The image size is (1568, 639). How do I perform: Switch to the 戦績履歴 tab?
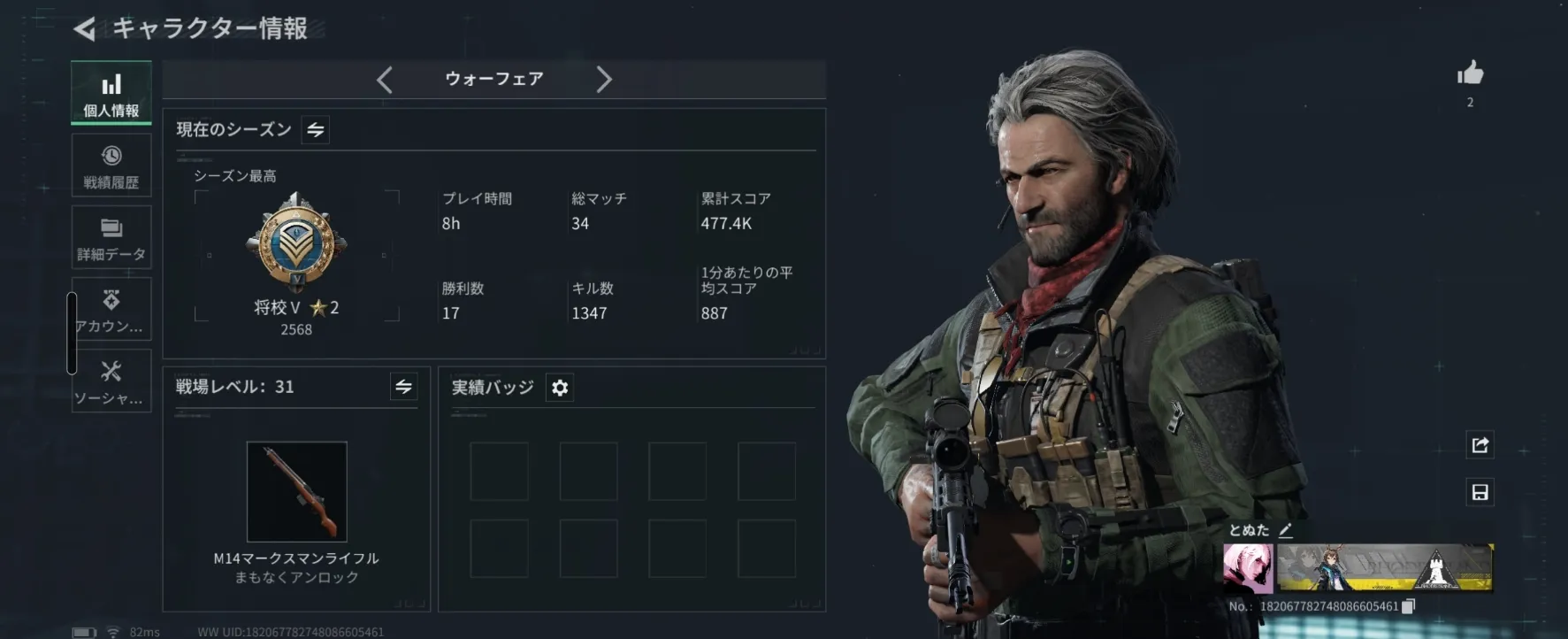[x=111, y=166]
